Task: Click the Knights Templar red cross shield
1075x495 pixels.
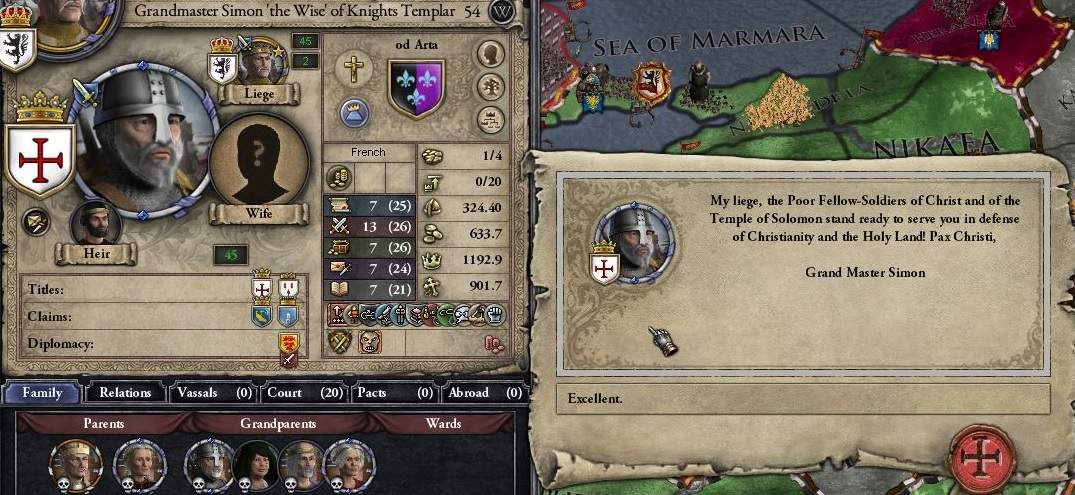Action: (x=40, y=160)
